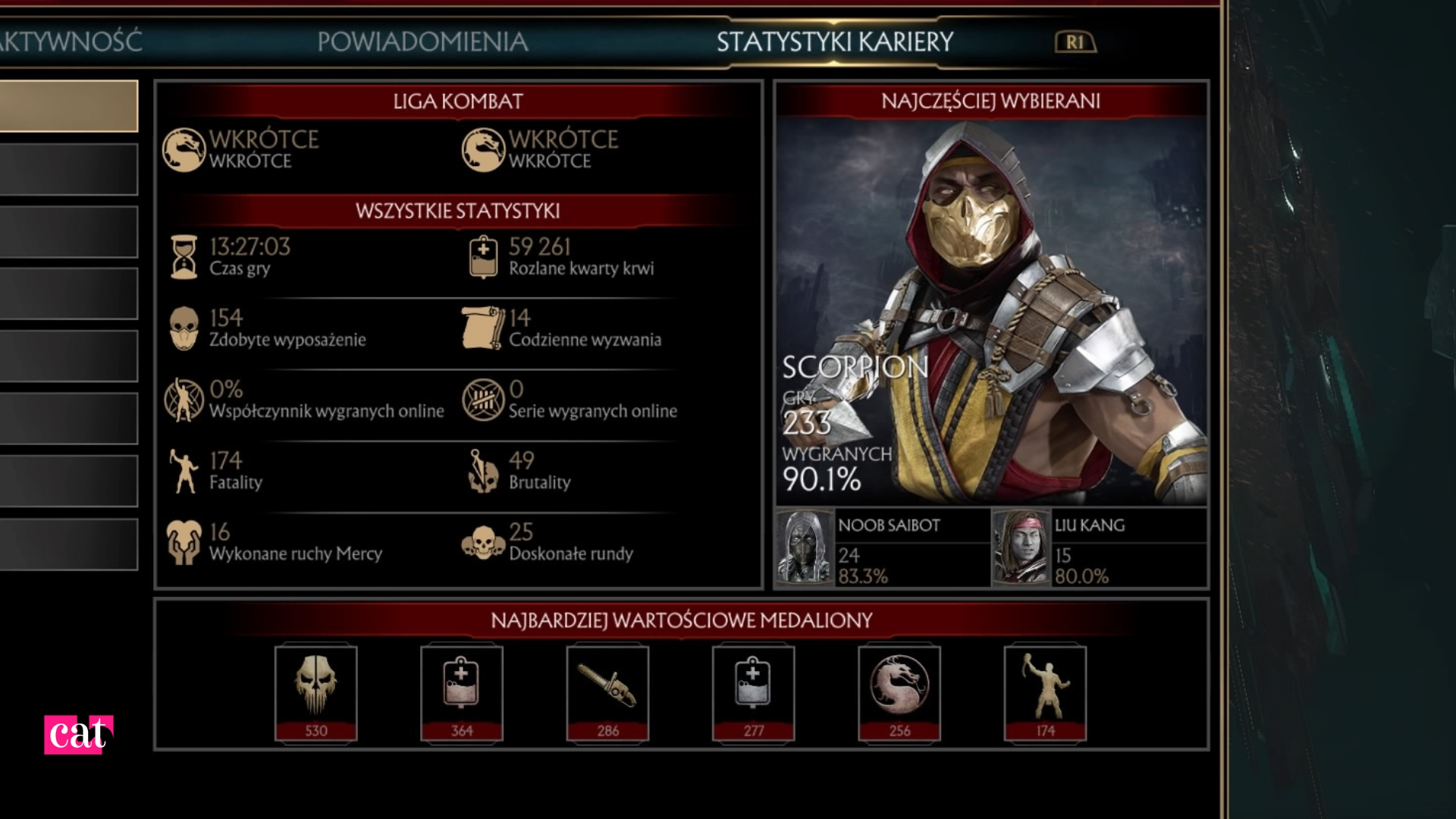Click the pink cat channel logo
This screenshot has height=819, width=1456.
pyautogui.click(x=78, y=734)
